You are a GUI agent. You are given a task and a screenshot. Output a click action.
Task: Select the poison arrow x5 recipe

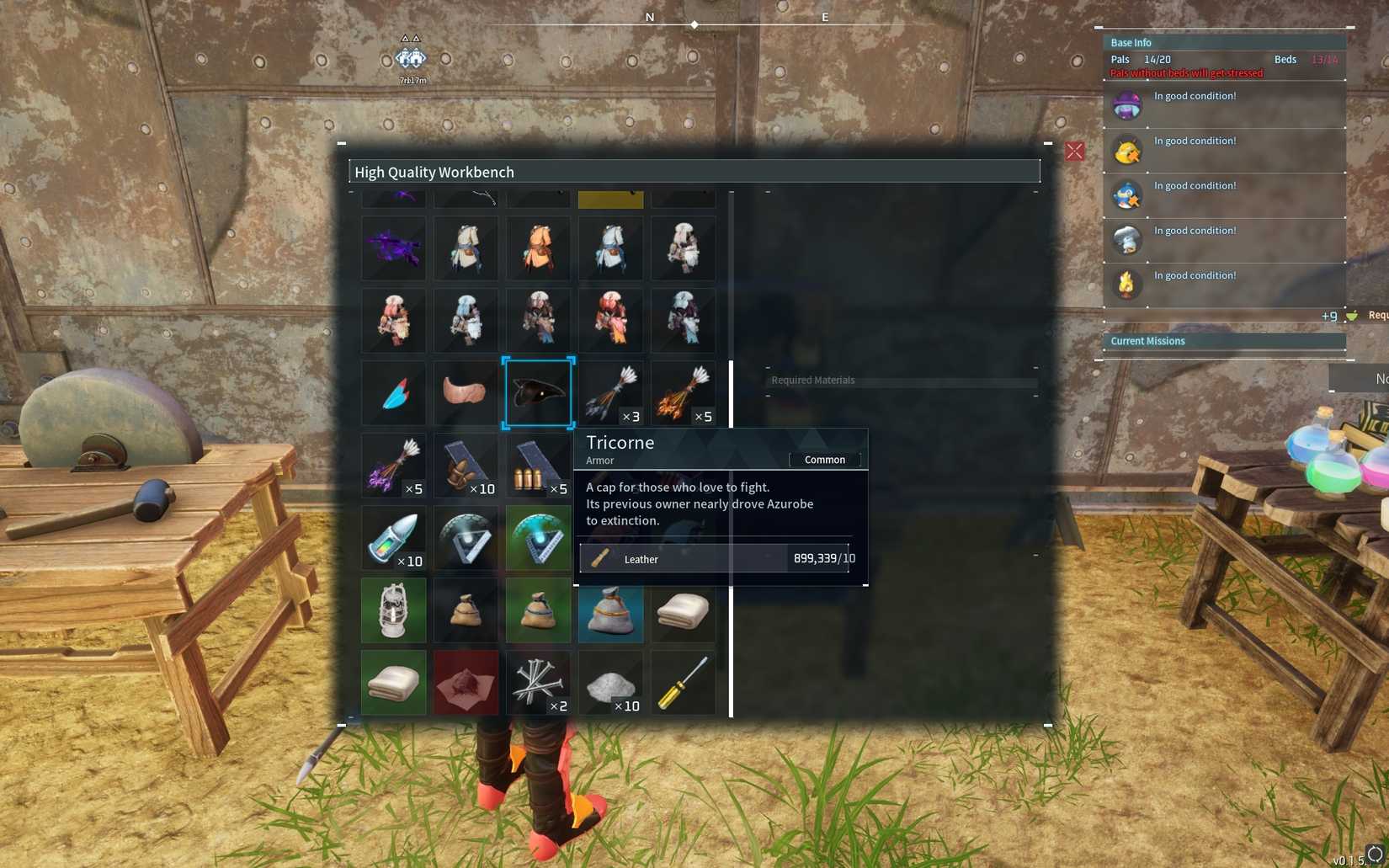[393, 466]
